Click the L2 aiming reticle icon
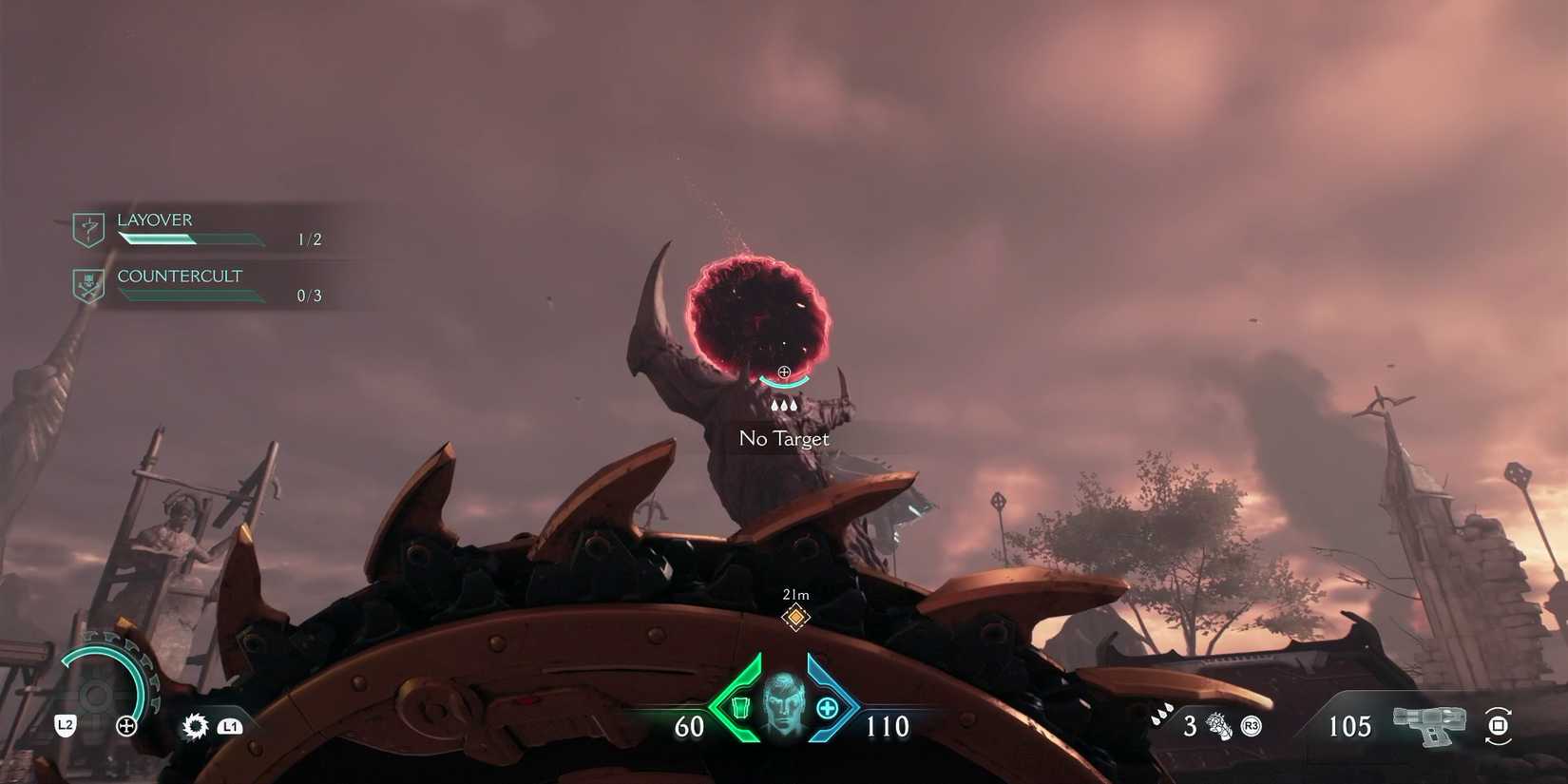 (126, 726)
